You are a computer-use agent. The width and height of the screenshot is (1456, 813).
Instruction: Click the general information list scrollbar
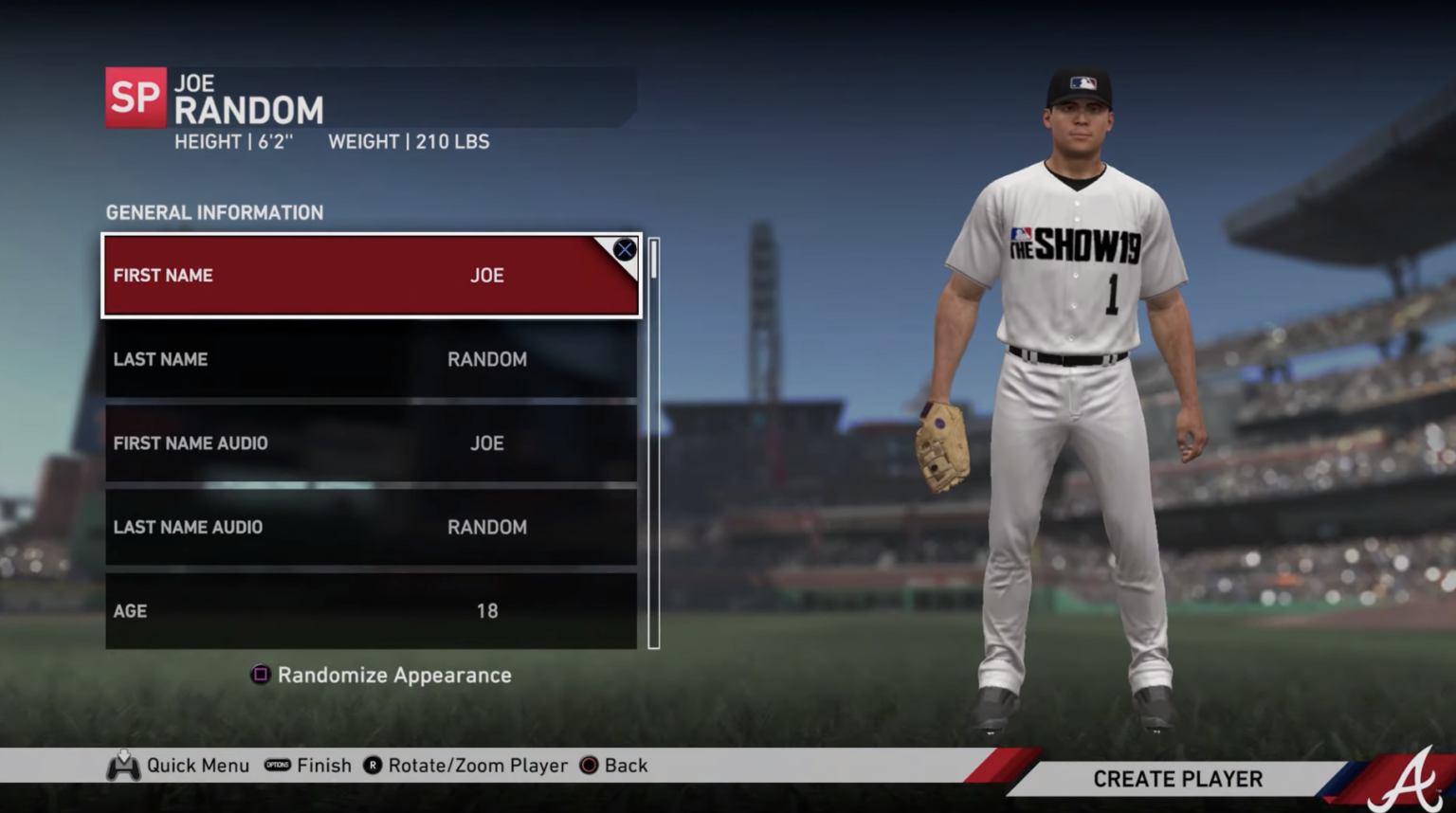point(653,443)
